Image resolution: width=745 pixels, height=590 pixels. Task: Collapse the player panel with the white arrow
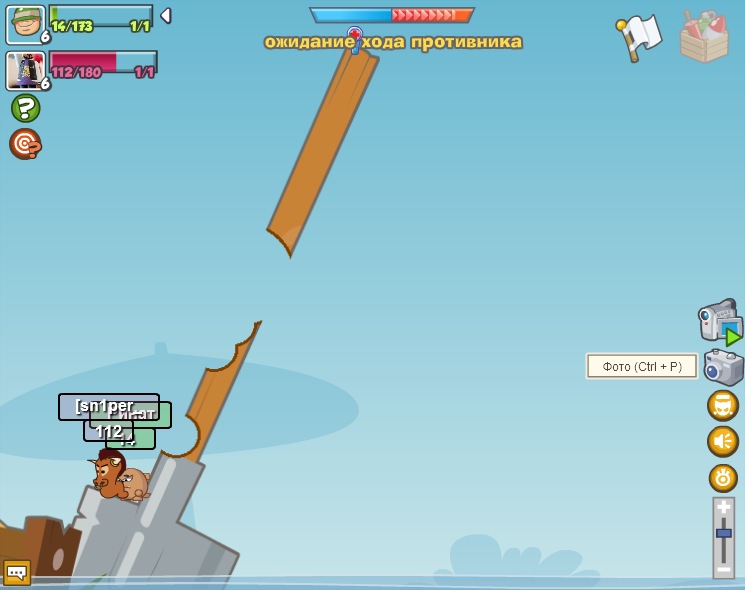pyautogui.click(x=166, y=16)
